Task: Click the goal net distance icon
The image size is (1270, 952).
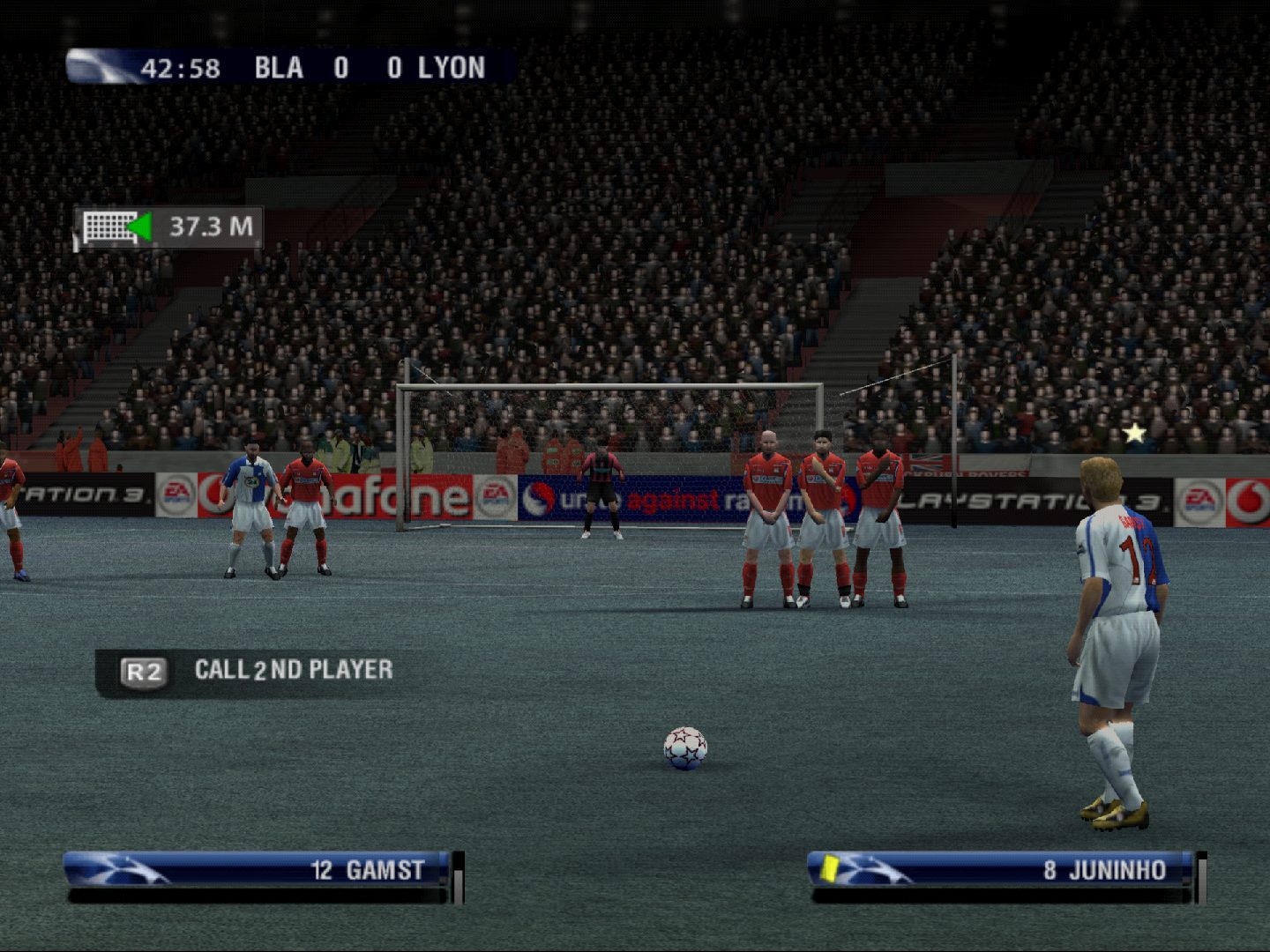Action: tap(108, 227)
